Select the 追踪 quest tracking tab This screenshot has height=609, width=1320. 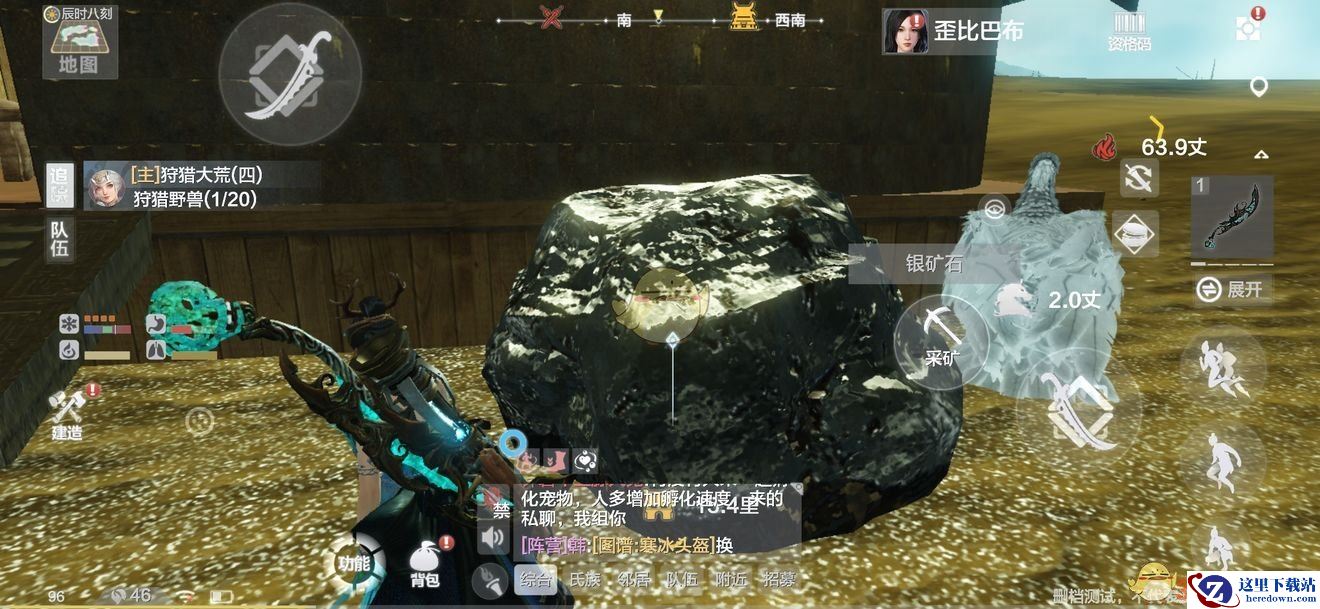point(60,186)
